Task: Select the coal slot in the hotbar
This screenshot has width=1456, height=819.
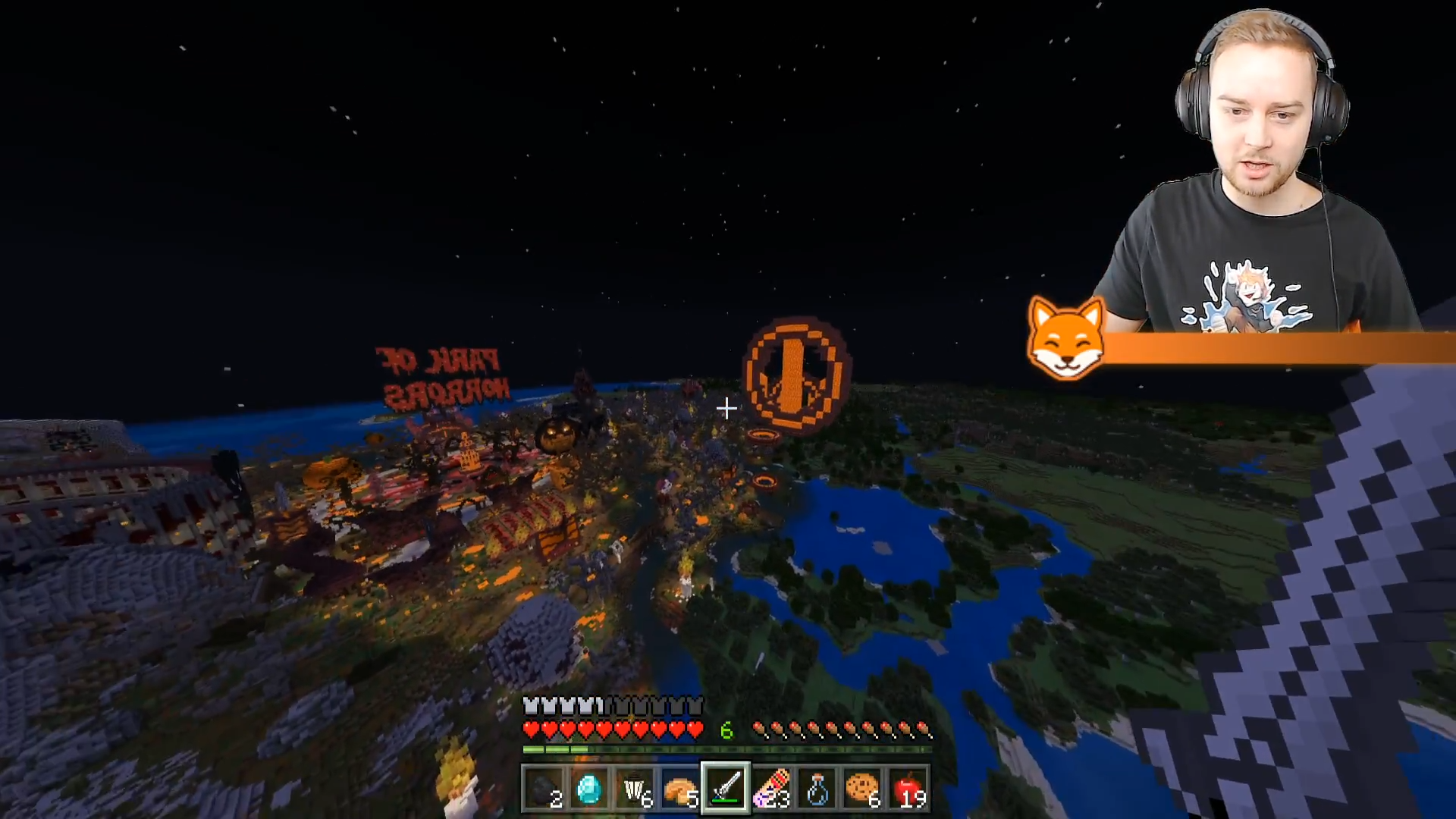Action: click(544, 789)
